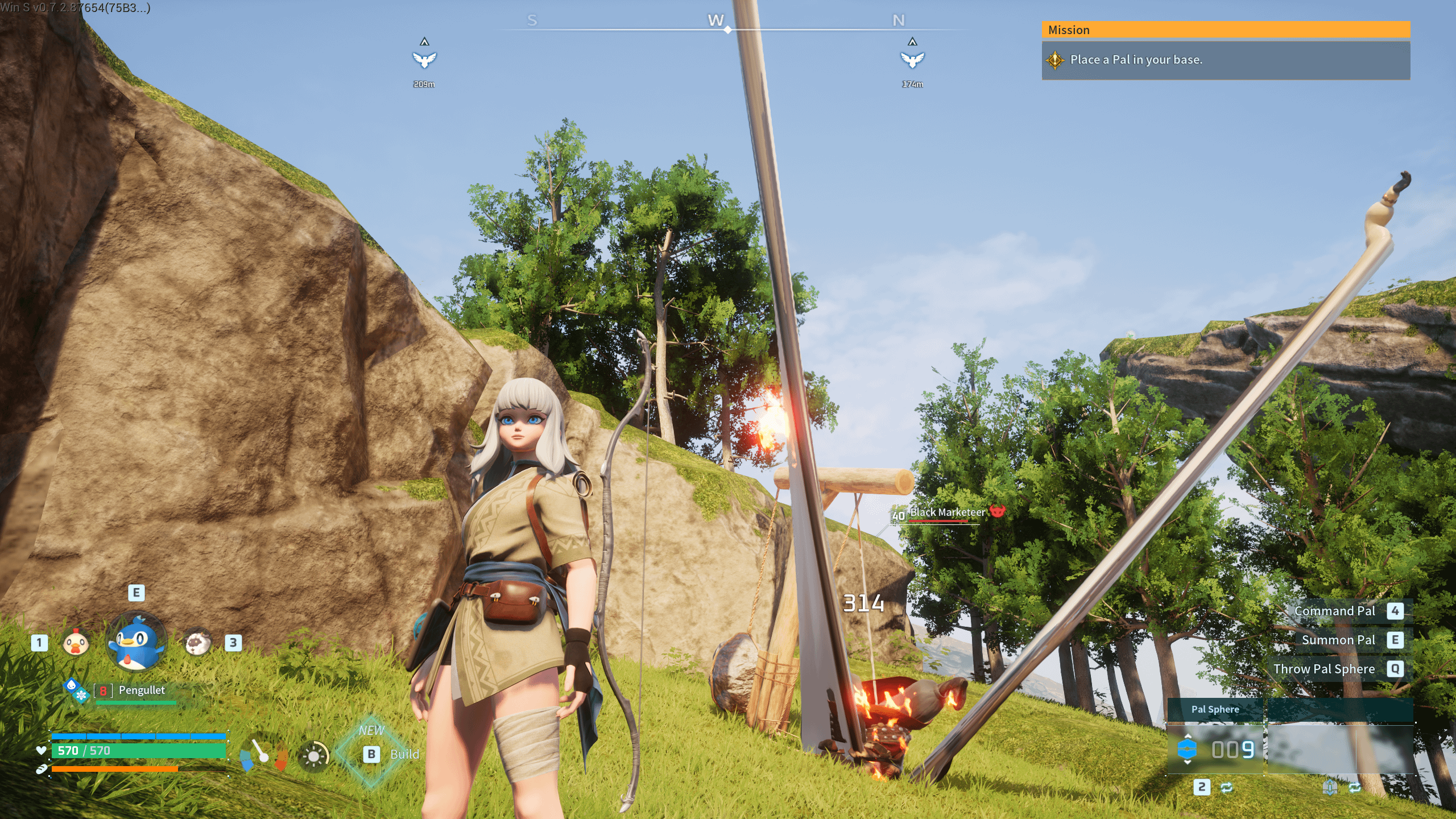
Task: Select the Chikipi pal portrait
Action: 76,643
